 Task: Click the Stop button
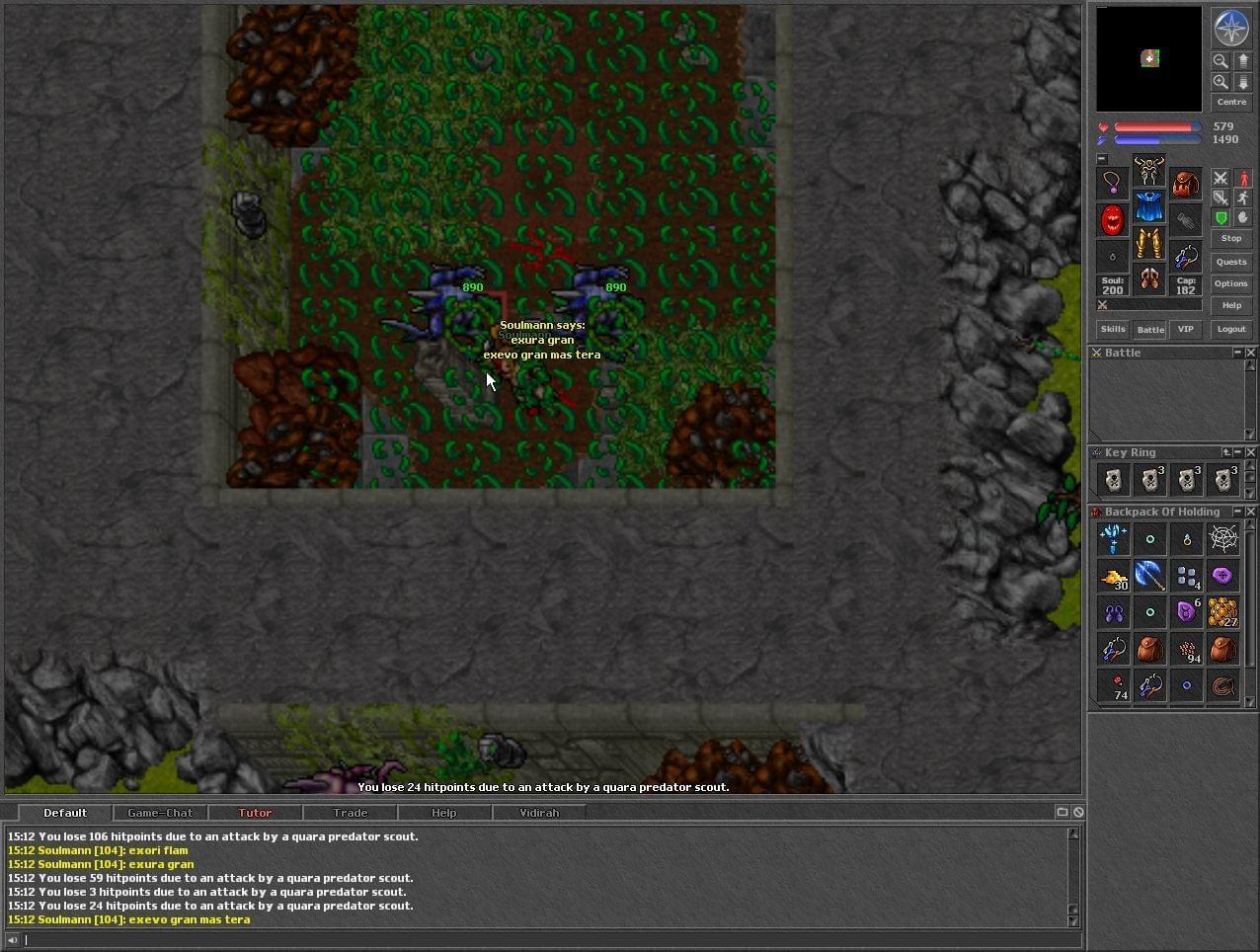(1230, 238)
